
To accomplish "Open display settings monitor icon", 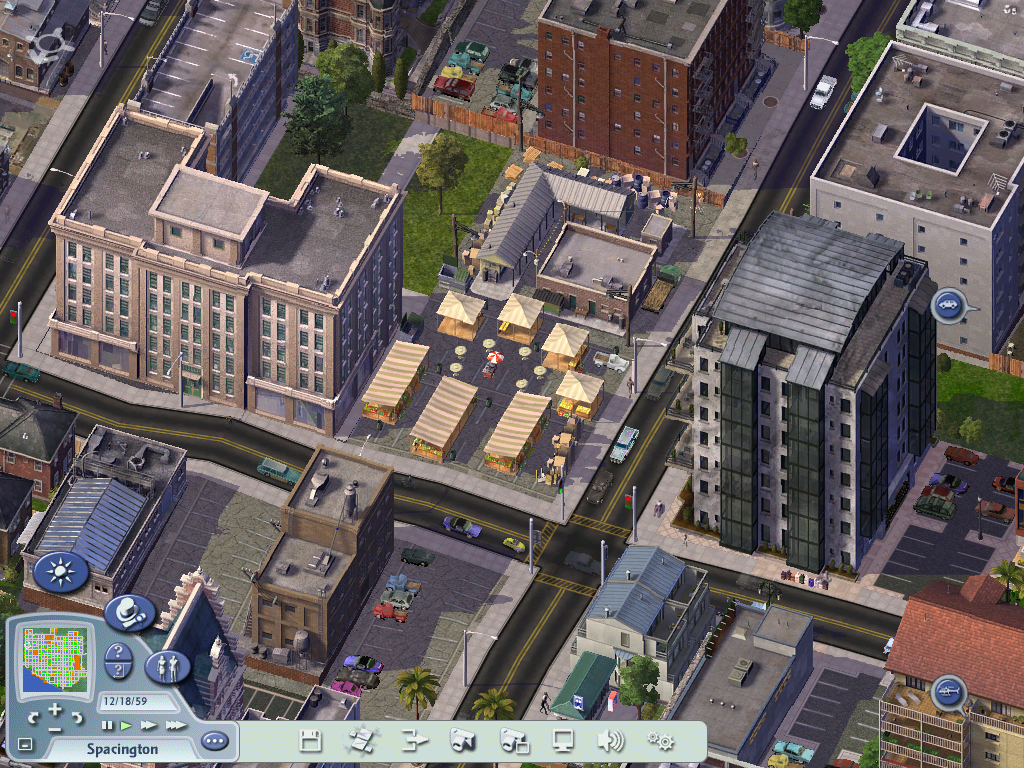I will click(564, 741).
